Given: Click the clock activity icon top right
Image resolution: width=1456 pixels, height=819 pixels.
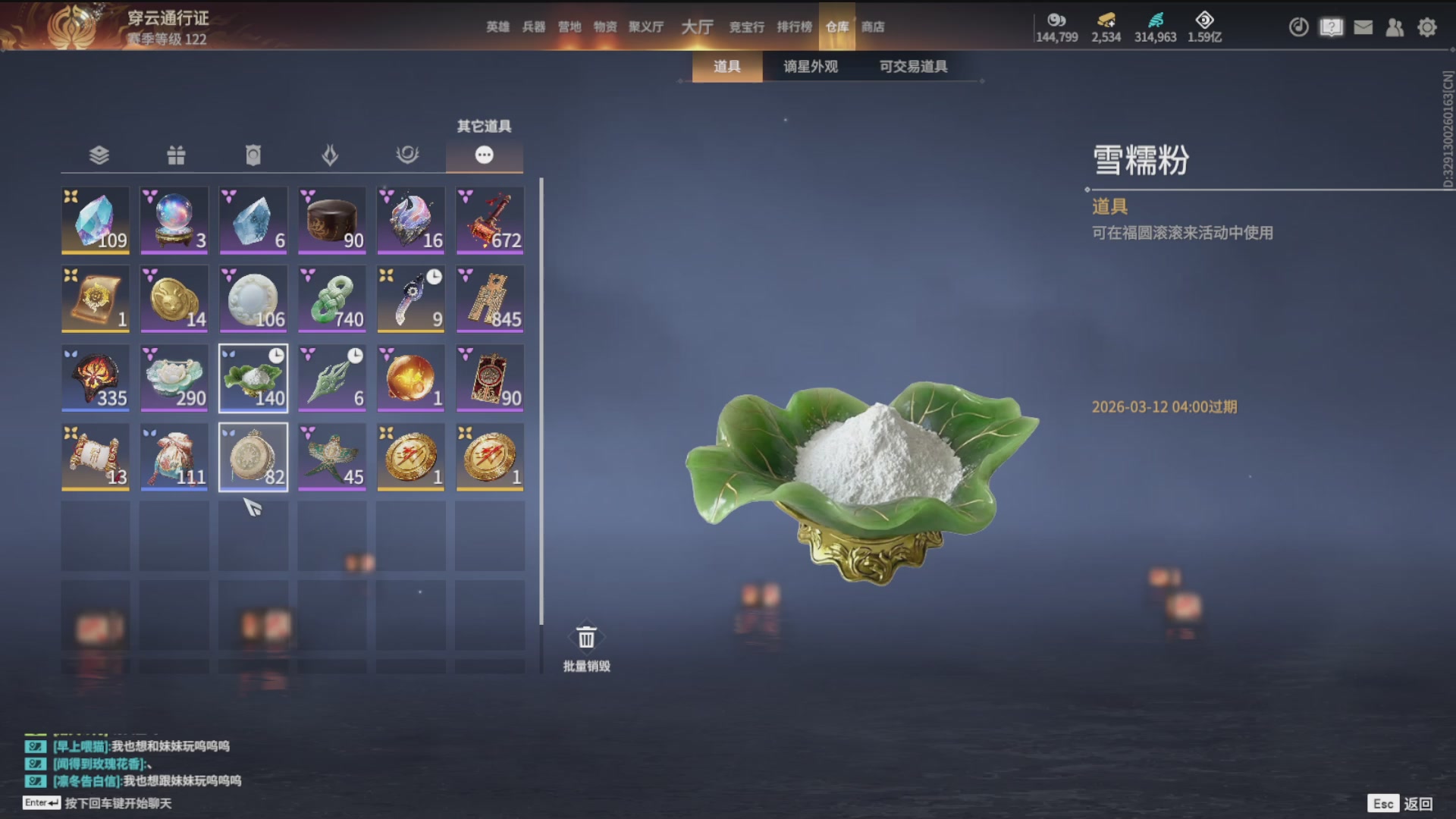Looking at the screenshot, I should (x=1298, y=27).
